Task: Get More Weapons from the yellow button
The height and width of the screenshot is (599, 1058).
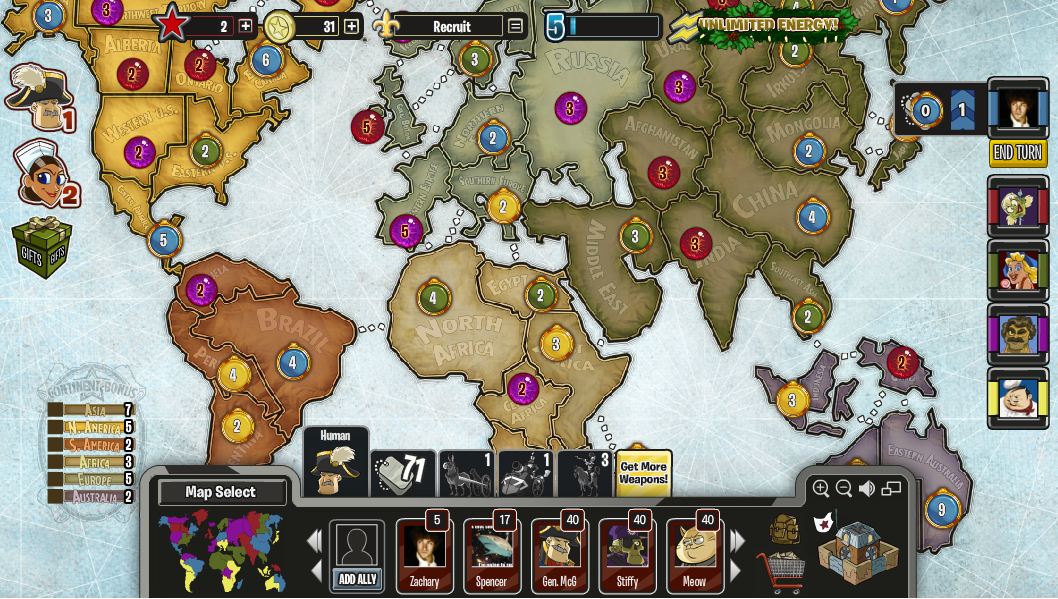Action: point(643,473)
